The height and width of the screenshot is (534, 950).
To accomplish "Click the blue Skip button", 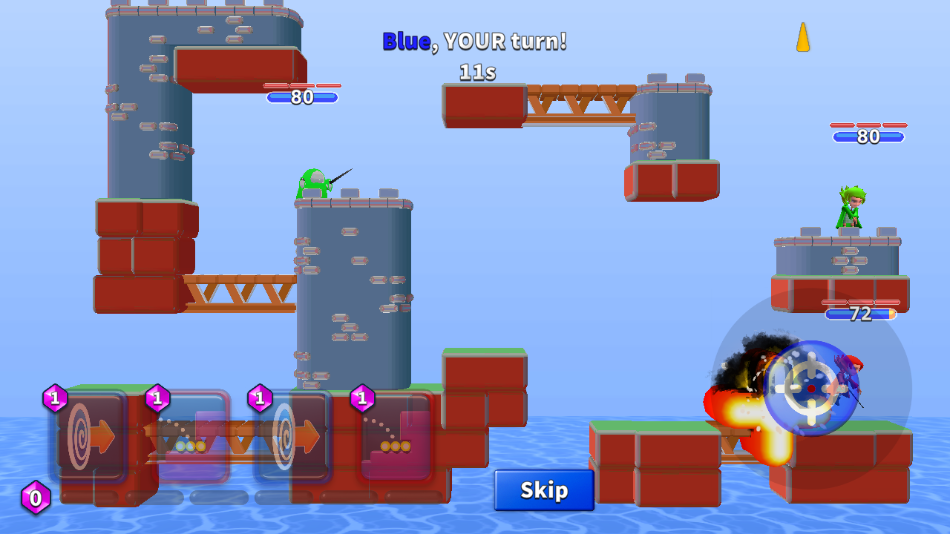I will coord(544,490).
